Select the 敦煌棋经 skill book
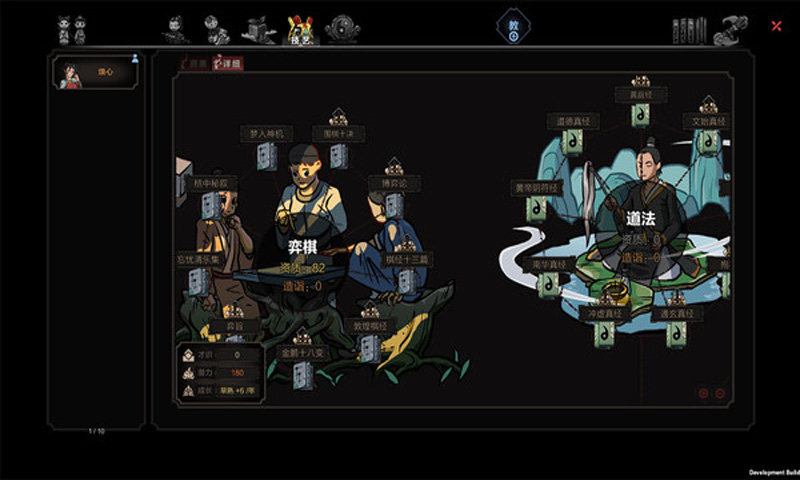The image size is (800, 480). pyautogui.click(x=369, y=346)
